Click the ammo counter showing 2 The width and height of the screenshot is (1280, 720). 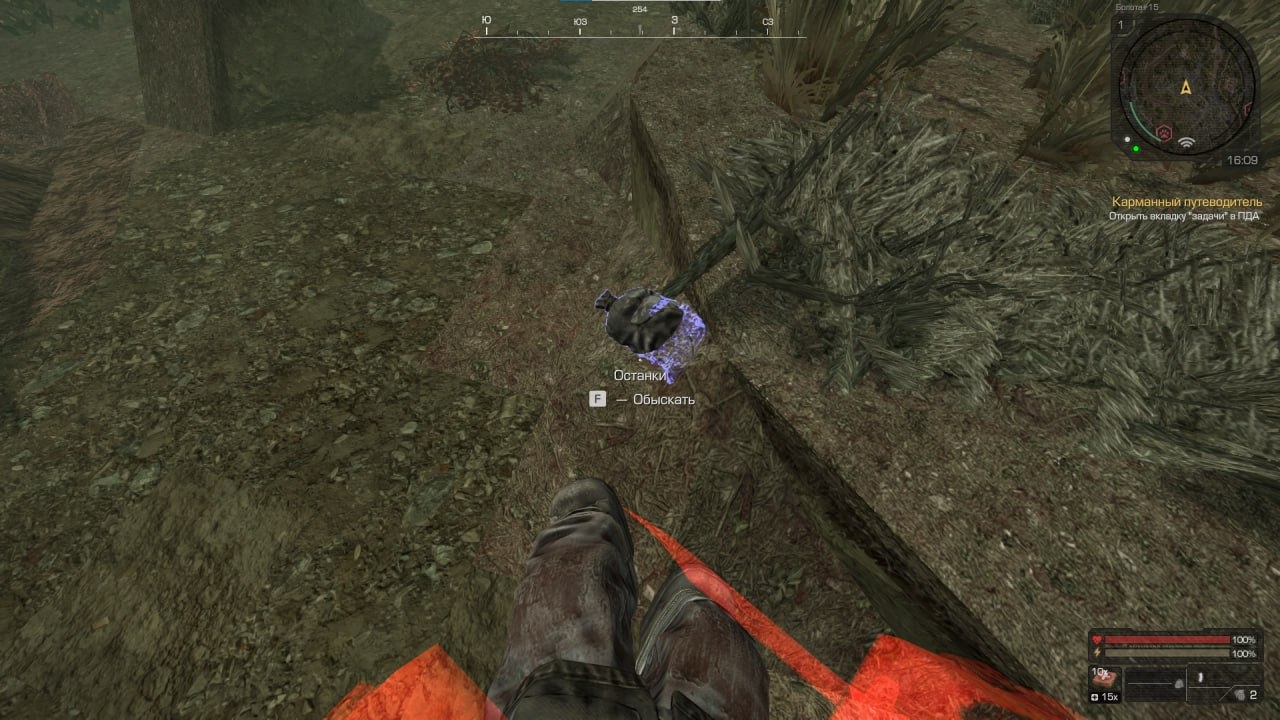[x=1255, y=695]
